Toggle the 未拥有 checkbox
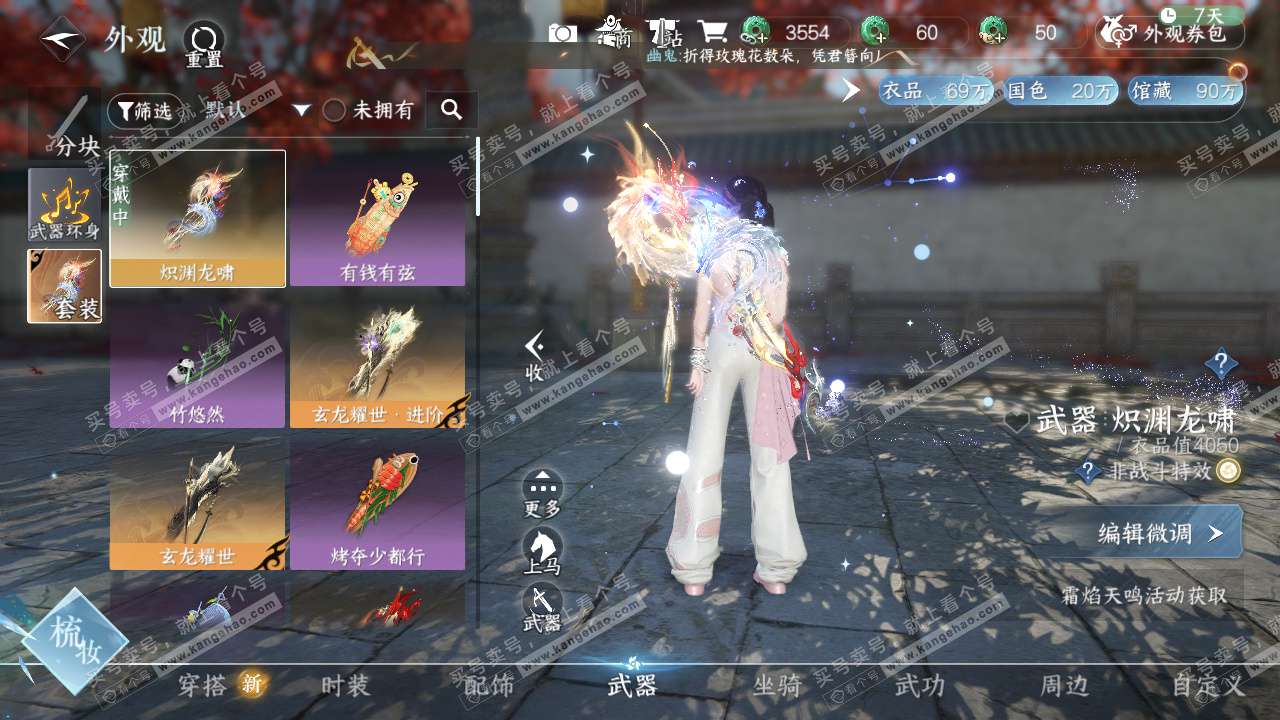 (334, 110)
